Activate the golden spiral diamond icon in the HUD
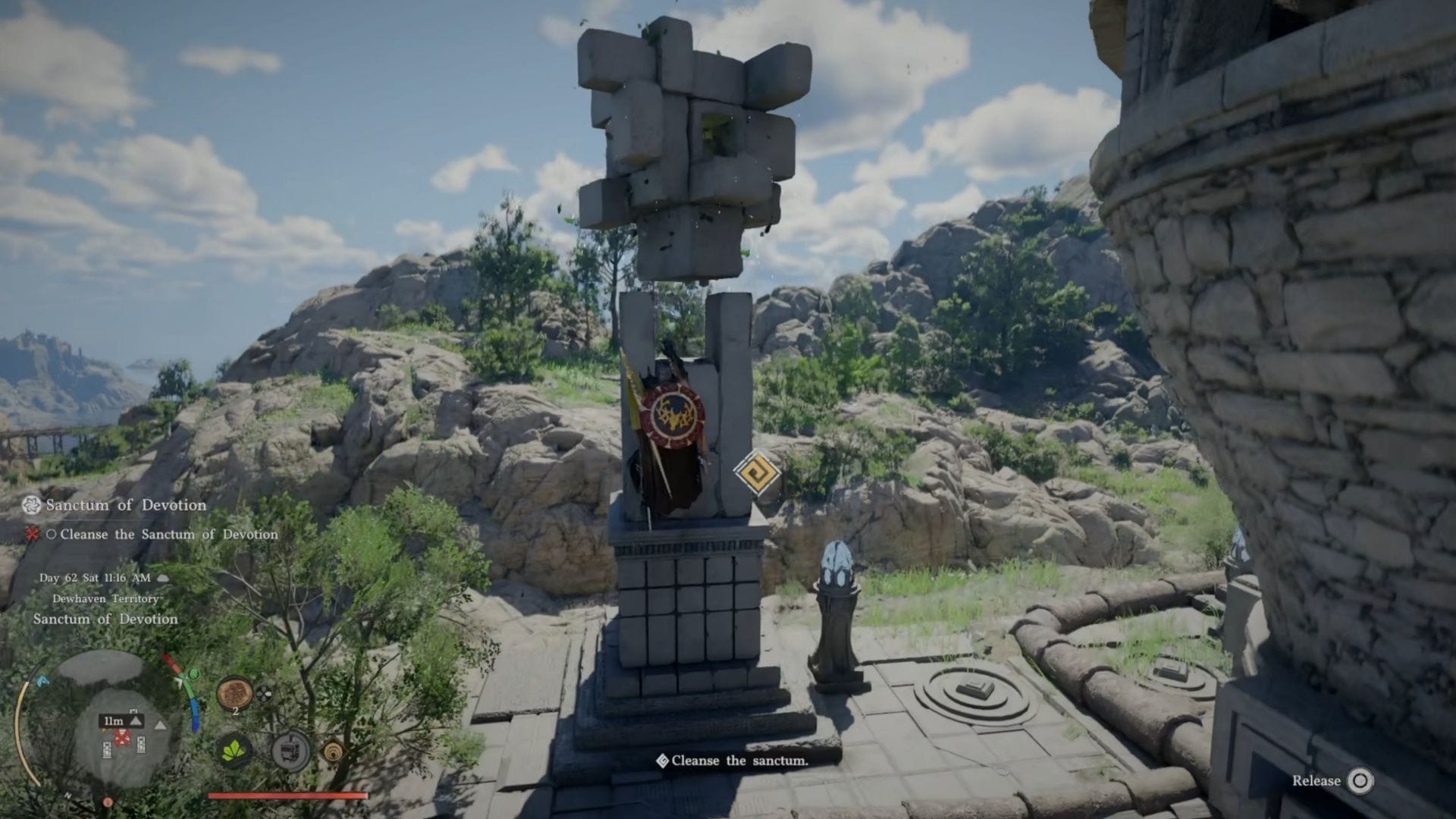 point(332,752)
